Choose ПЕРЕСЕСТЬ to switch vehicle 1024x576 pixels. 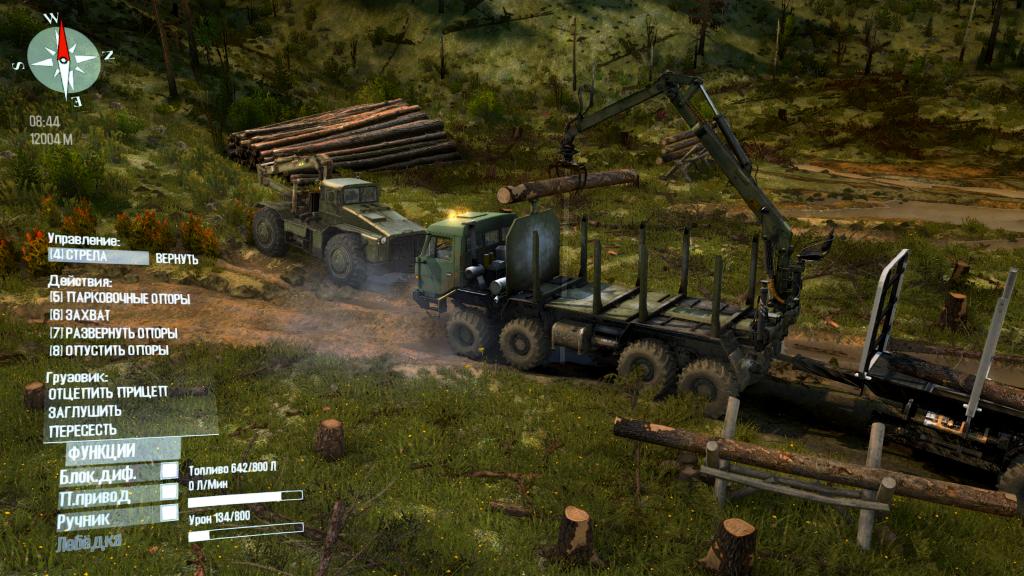pos(83,430)
